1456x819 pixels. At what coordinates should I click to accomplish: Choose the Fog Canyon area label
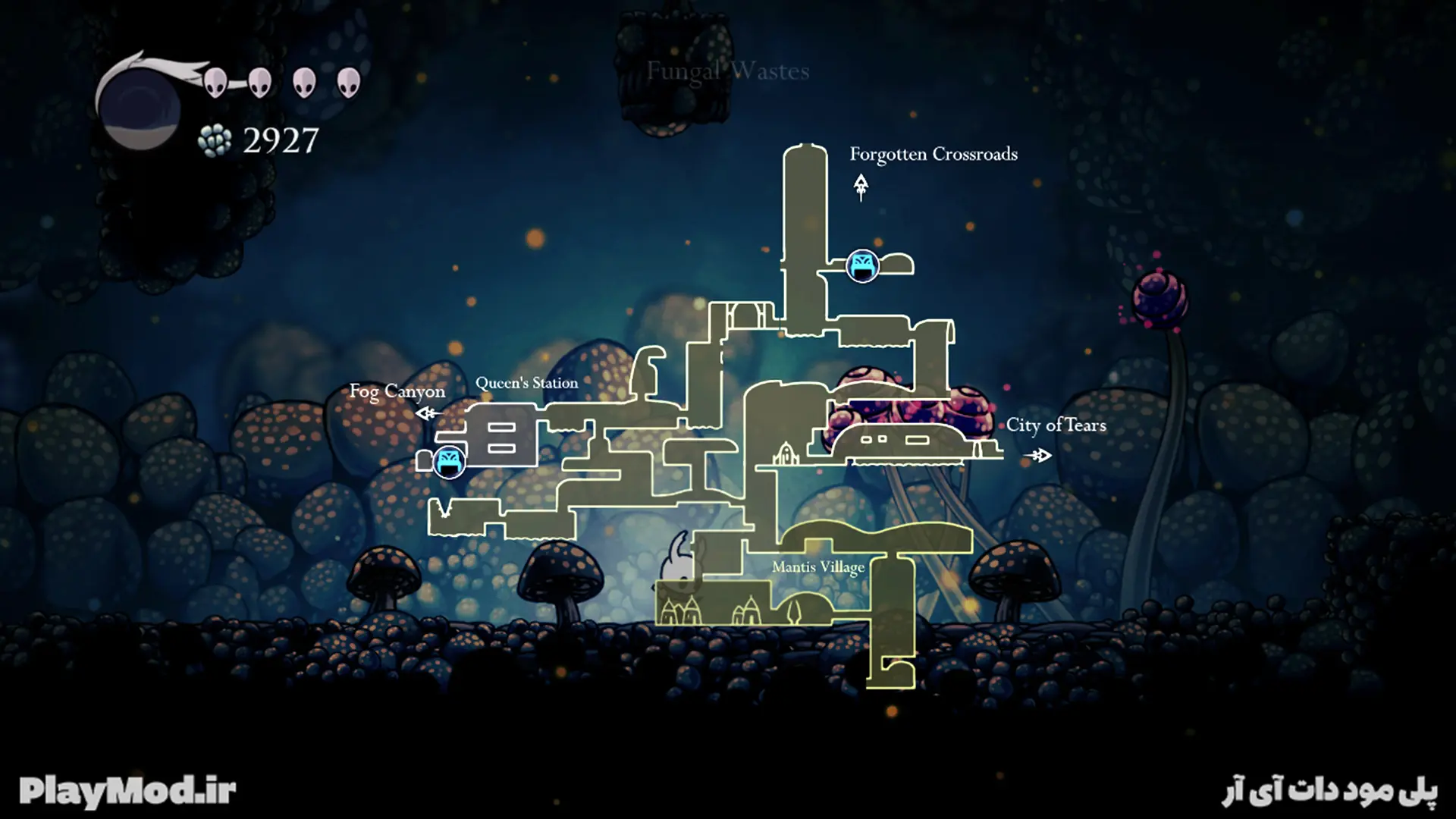tap(397, 391)
